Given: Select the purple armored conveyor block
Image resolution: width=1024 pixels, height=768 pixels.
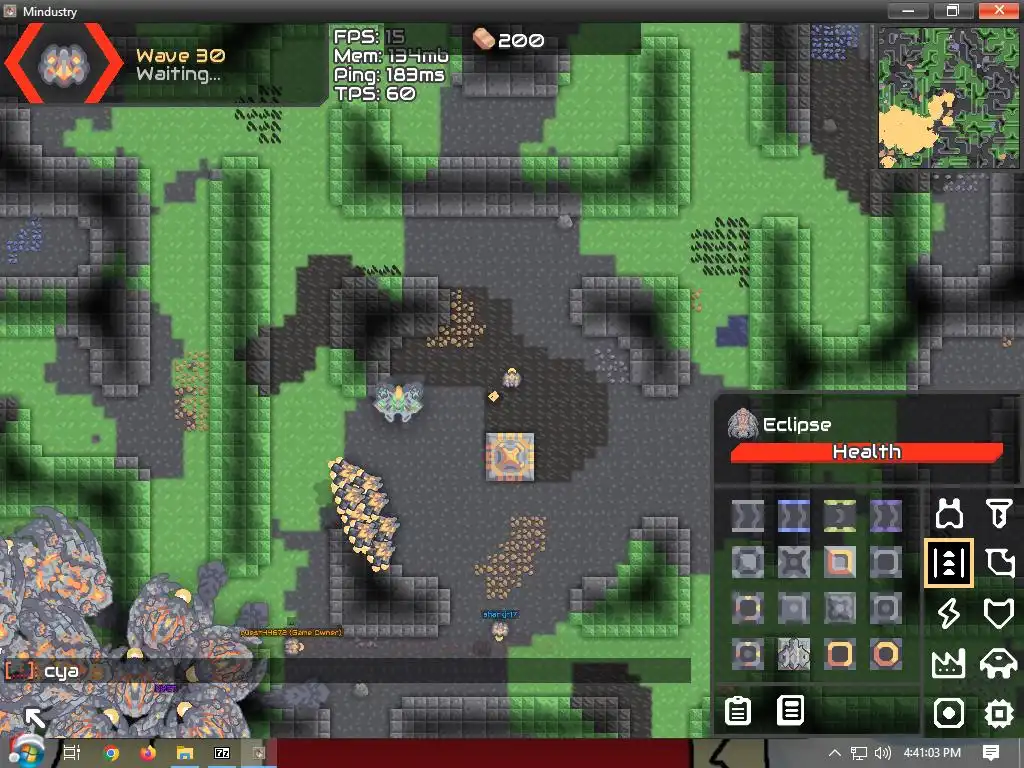Looking at the screenshot, I should point(885,516).
